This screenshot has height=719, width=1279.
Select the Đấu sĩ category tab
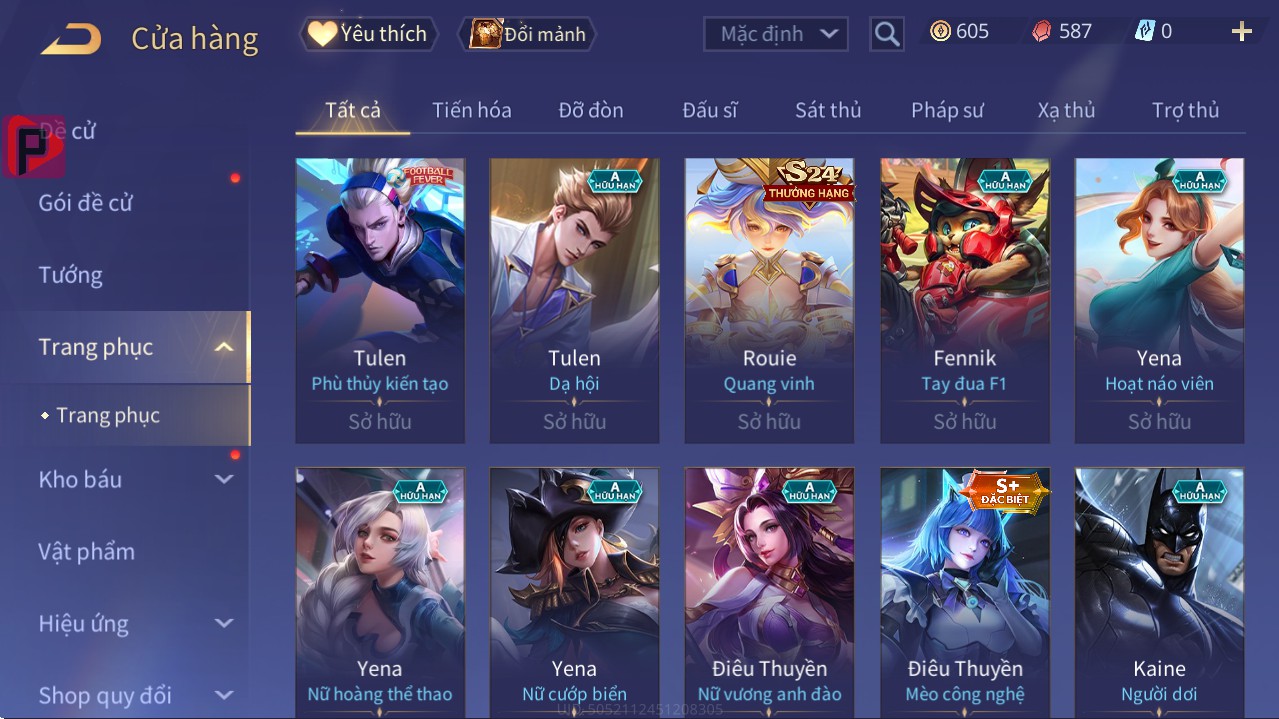[x=709, y=110]
